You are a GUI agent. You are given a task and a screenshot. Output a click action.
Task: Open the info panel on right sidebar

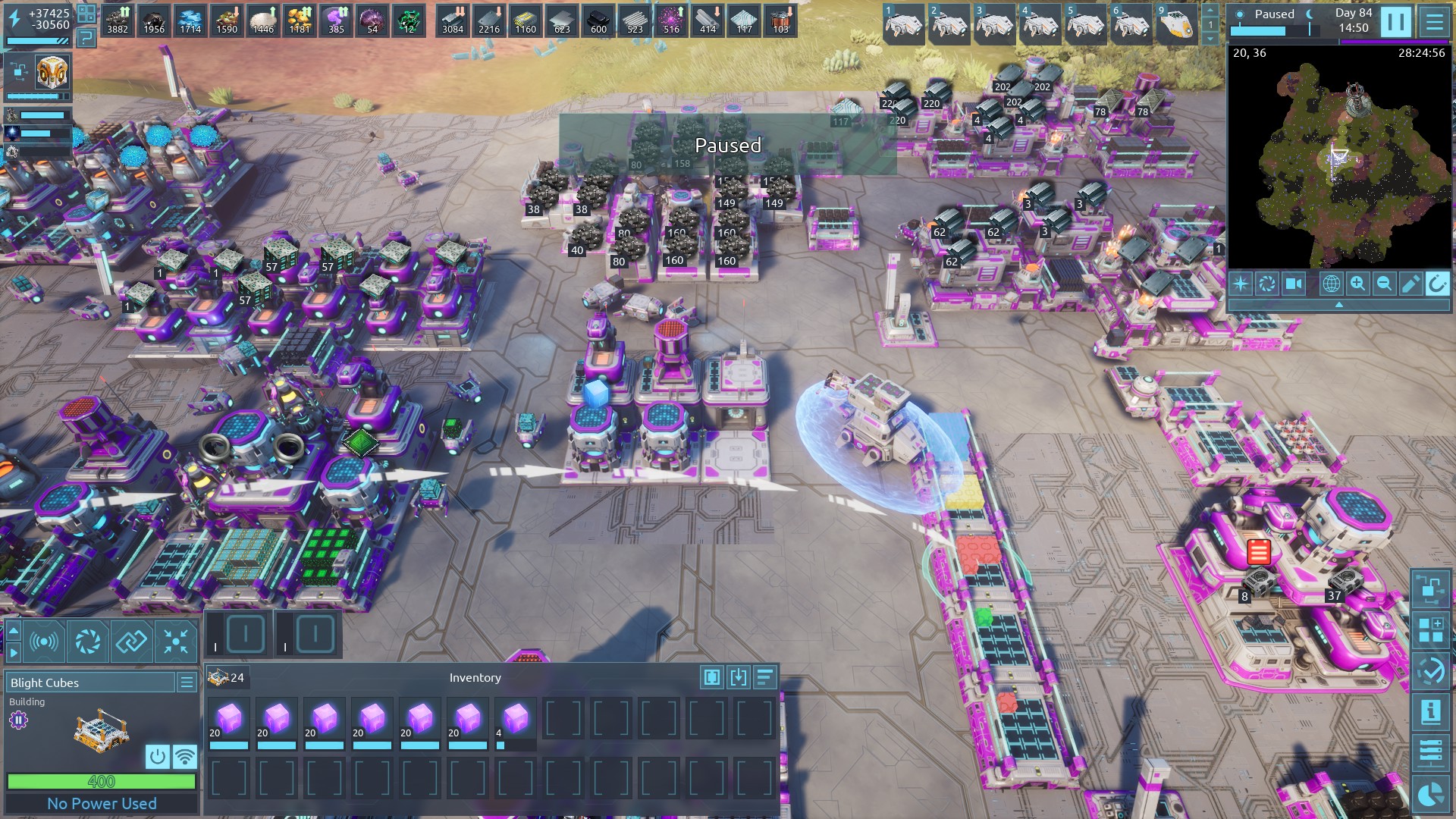[x=1430, y=711]
